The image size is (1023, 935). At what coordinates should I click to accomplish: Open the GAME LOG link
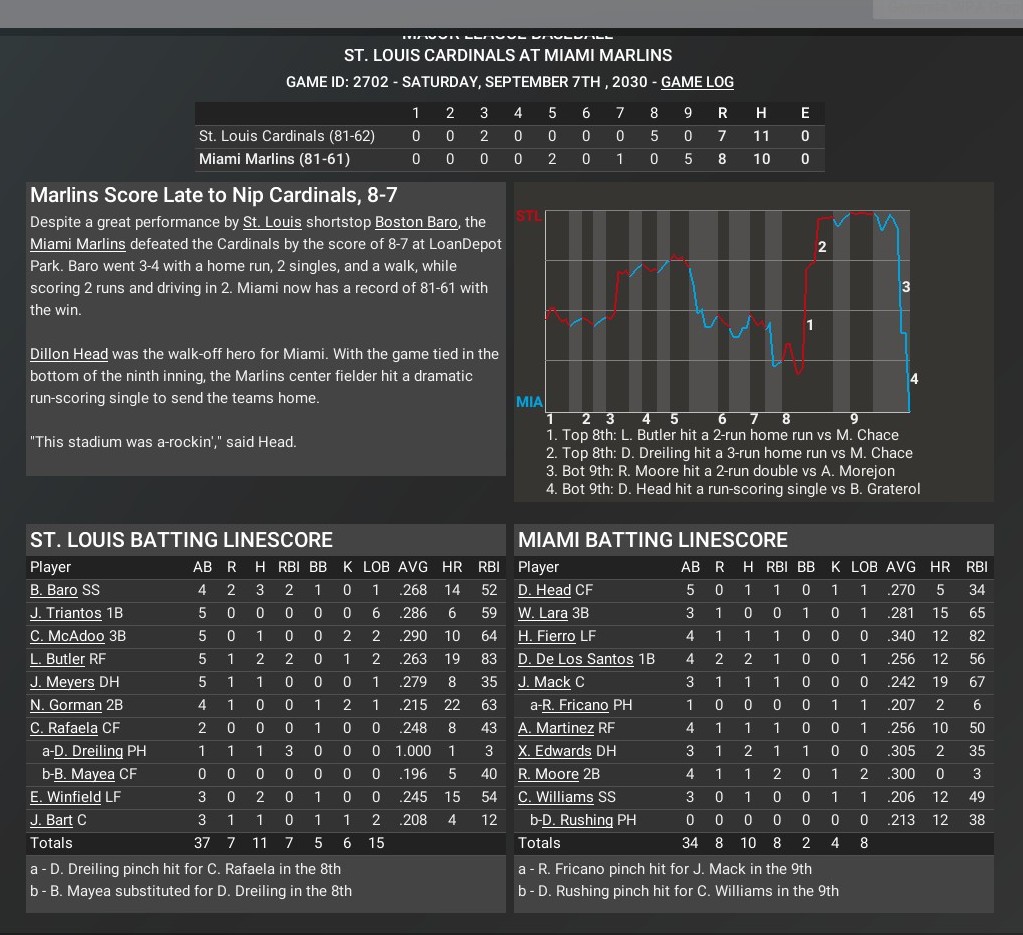(x=697, y=82)
